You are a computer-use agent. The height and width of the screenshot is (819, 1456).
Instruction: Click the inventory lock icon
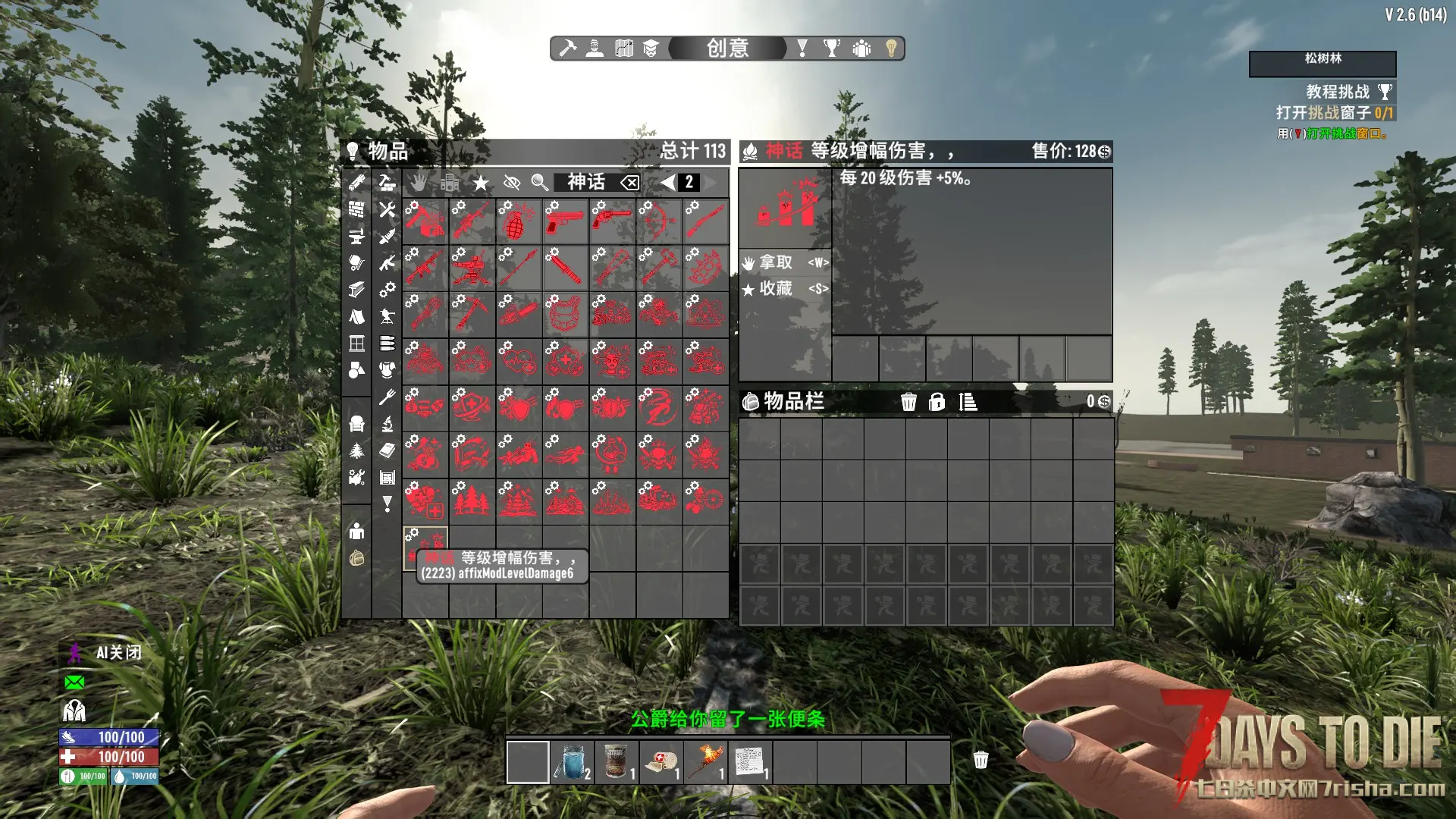(x=937, y=402)
